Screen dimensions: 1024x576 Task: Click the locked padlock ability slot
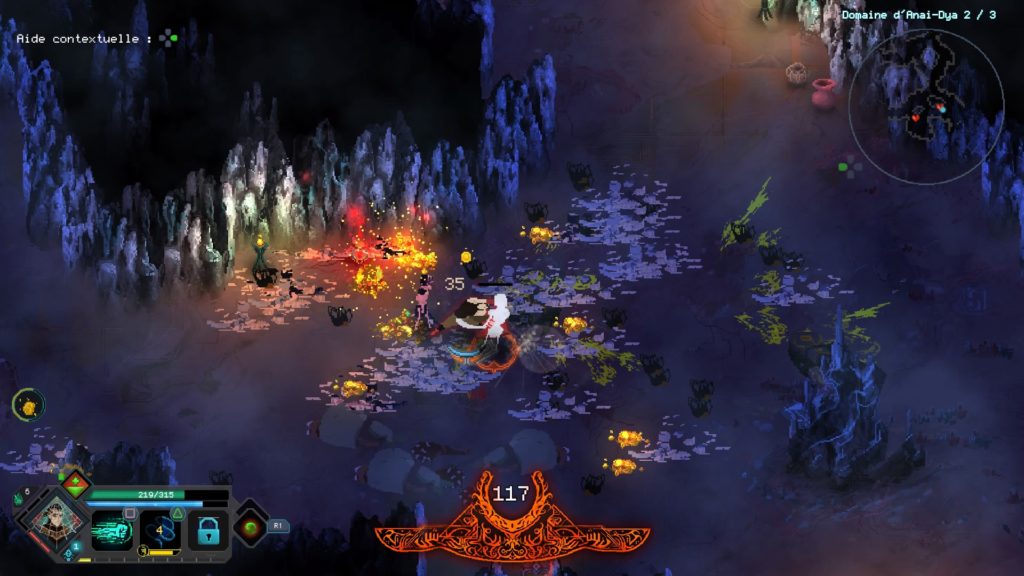pyautogui.click(x=208, y=532)
